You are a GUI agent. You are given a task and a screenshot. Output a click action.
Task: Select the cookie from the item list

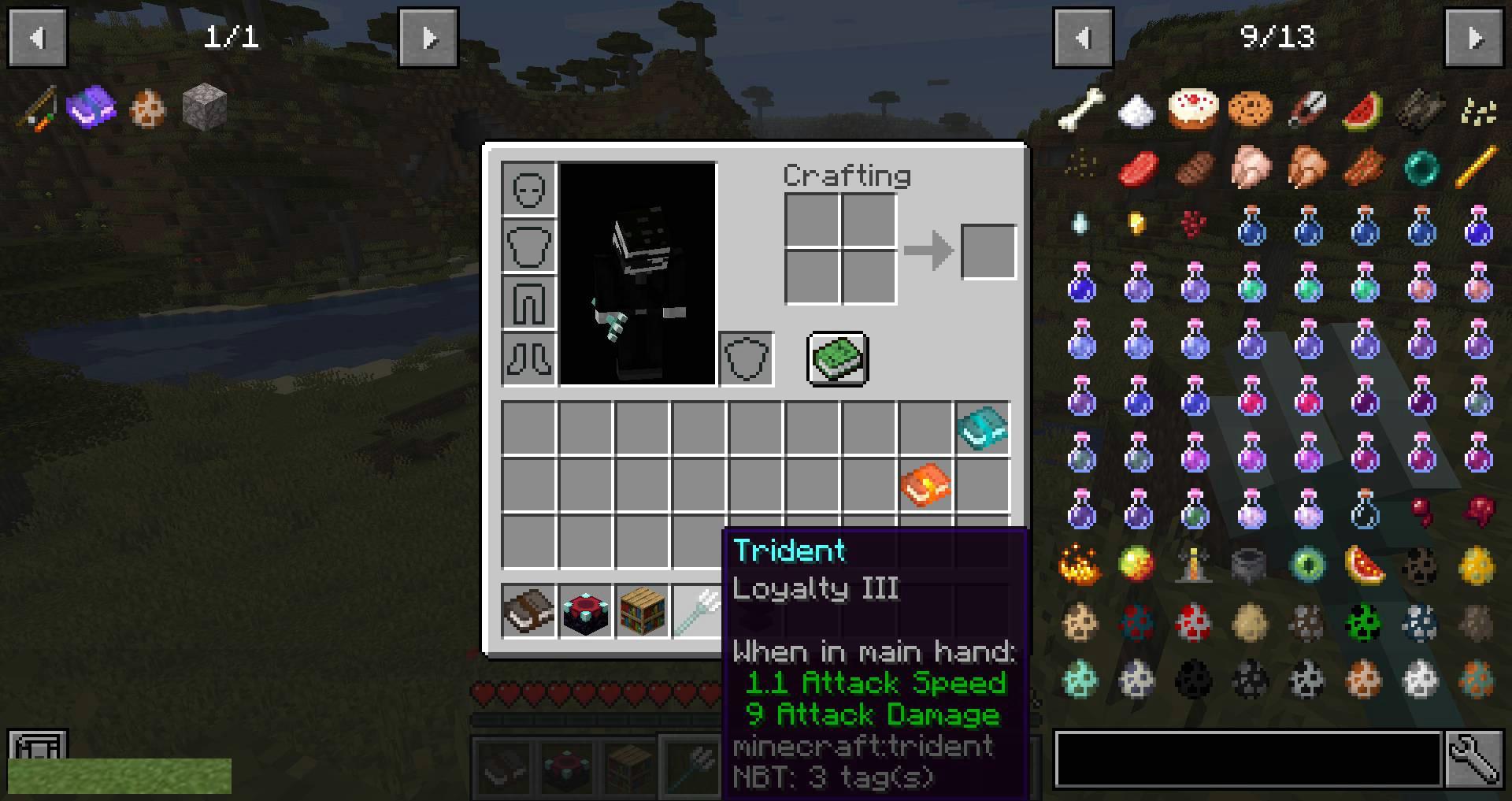[1251, 109]
